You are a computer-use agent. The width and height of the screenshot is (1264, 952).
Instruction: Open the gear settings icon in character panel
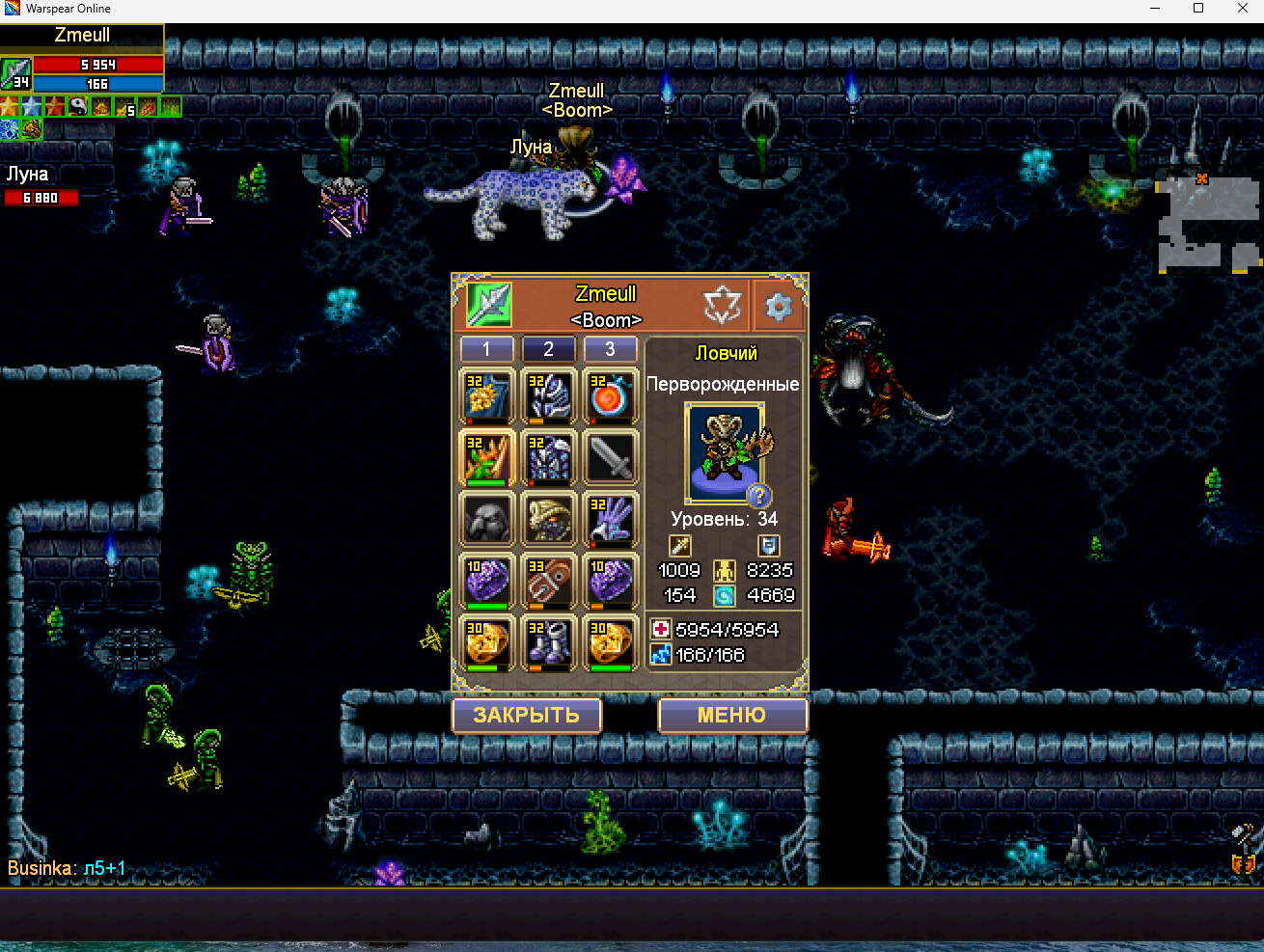pyautogui.click(x=778, y=307)
